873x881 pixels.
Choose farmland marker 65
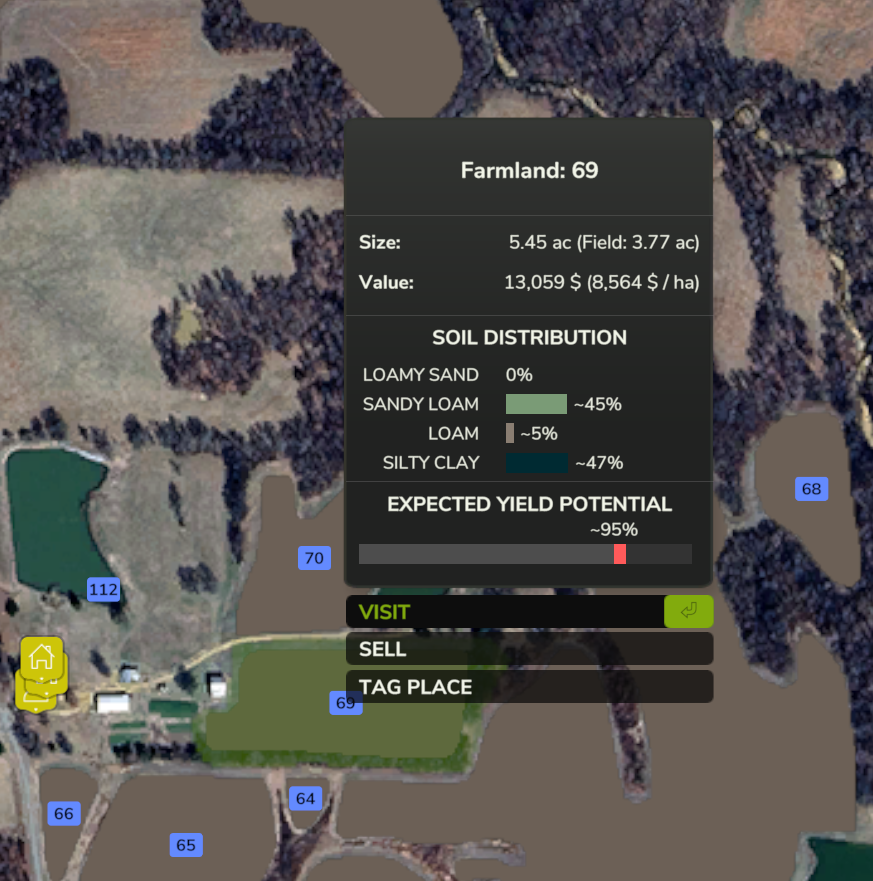(186, 845)
